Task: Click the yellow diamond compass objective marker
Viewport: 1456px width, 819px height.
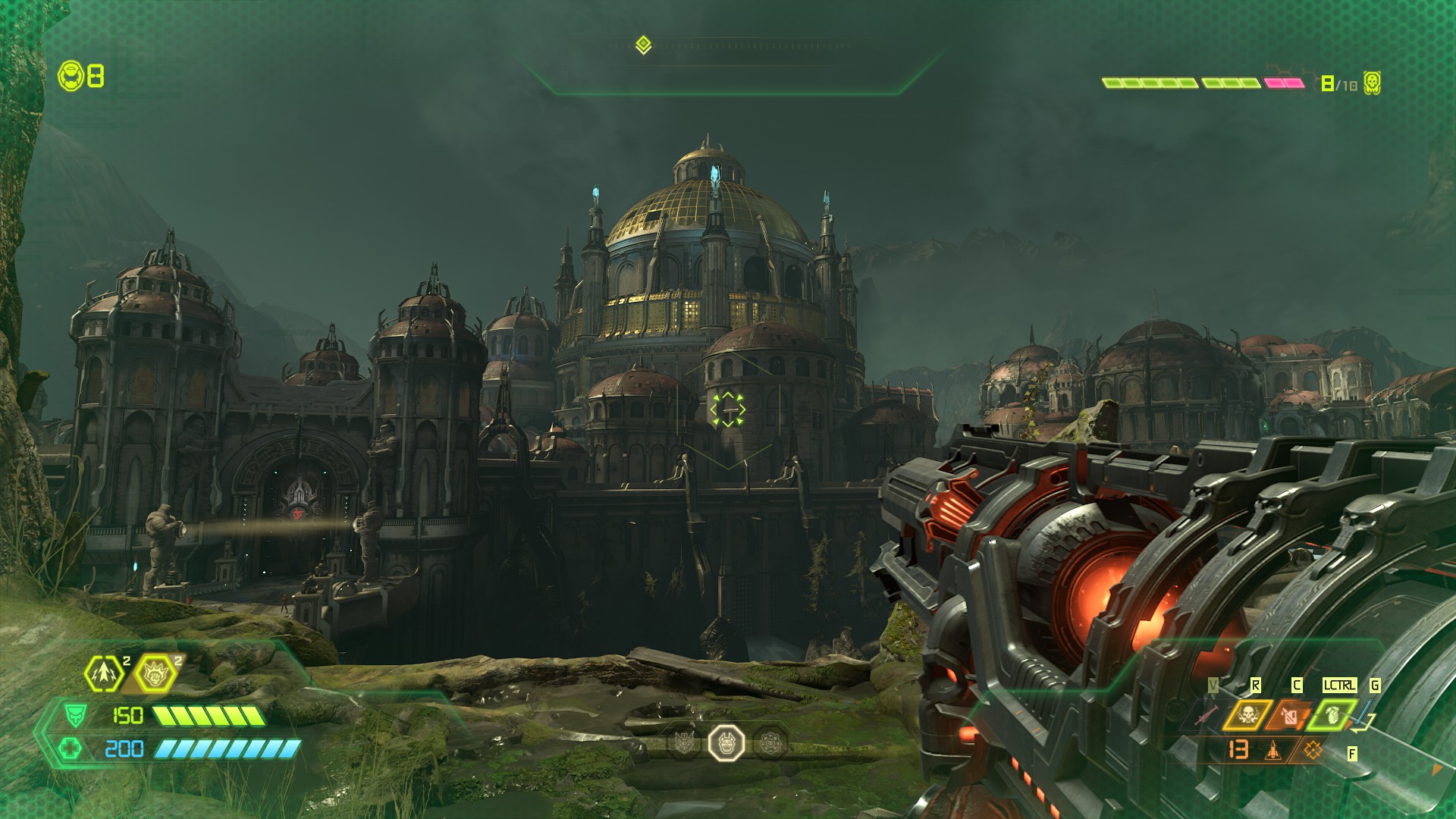Action: pos(643,45)
